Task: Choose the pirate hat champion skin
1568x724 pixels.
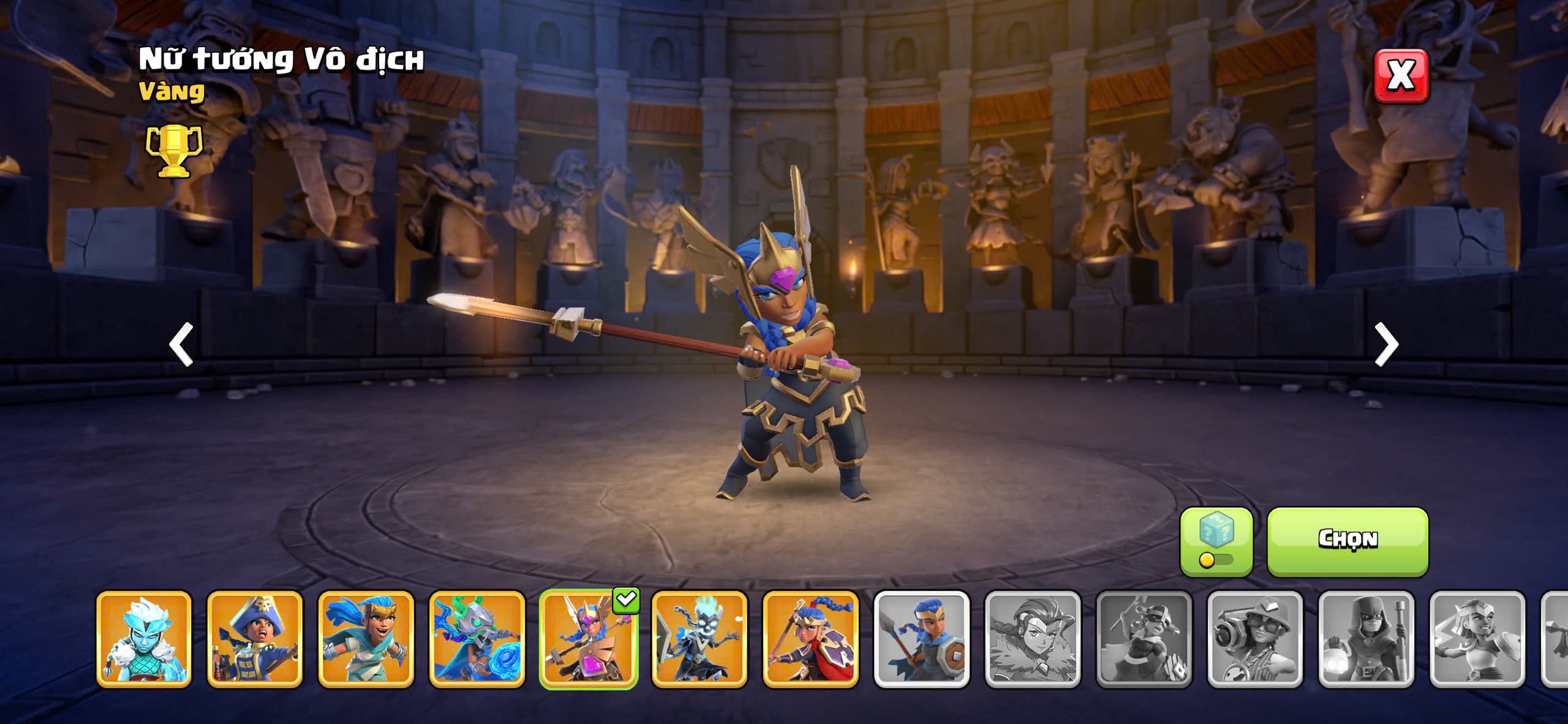Action: click(255, 638)
